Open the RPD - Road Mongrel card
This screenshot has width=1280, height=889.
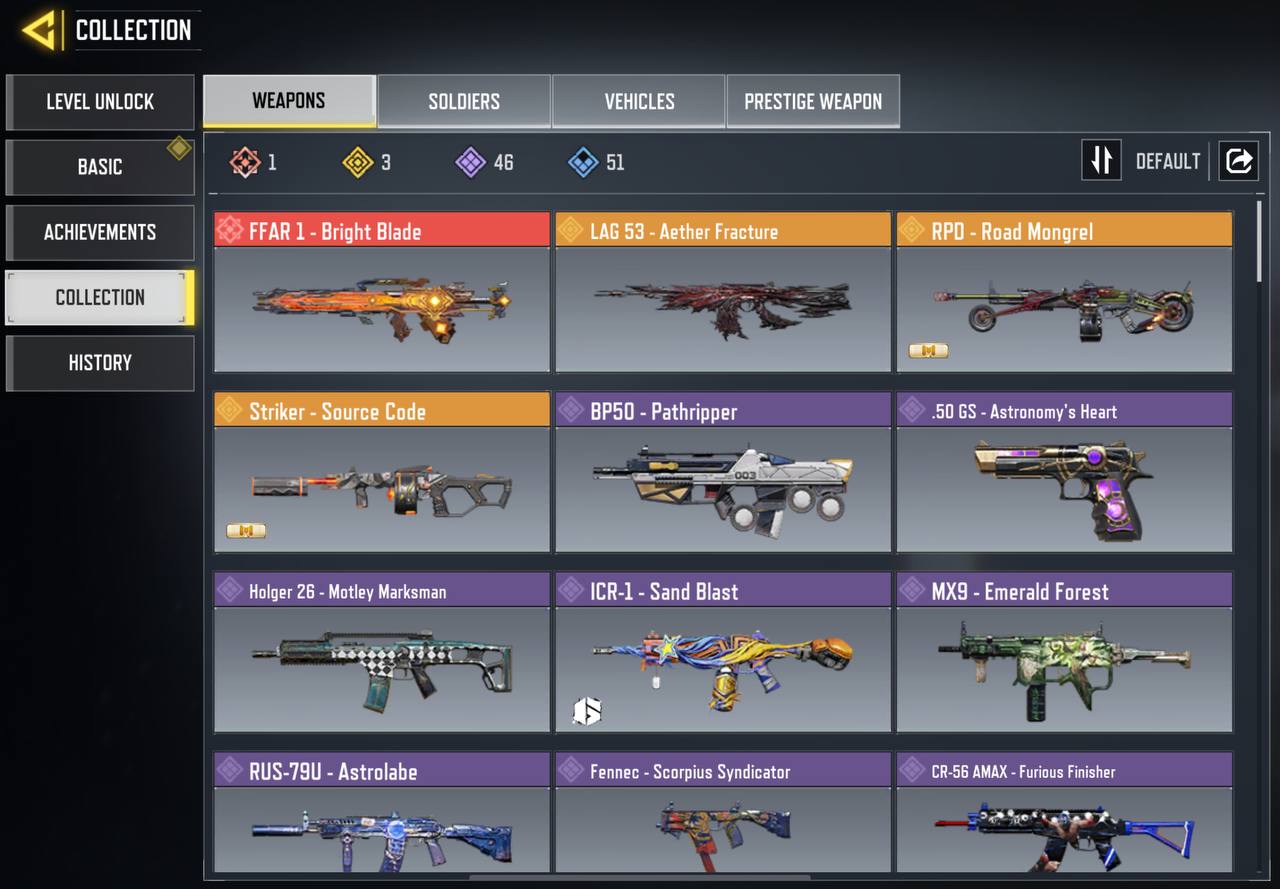tap(1064, 292)
